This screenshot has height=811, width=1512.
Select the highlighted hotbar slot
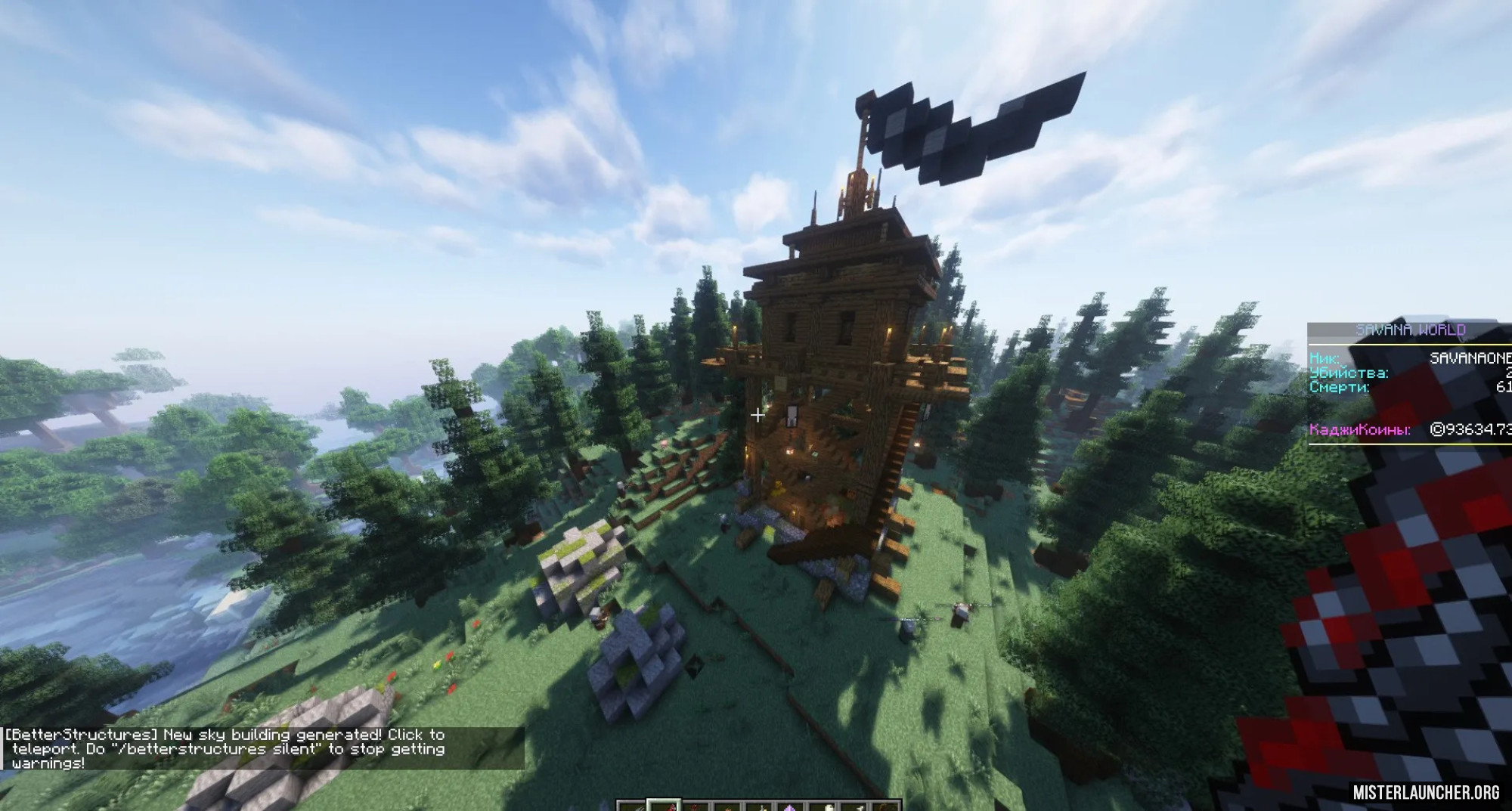664,806
